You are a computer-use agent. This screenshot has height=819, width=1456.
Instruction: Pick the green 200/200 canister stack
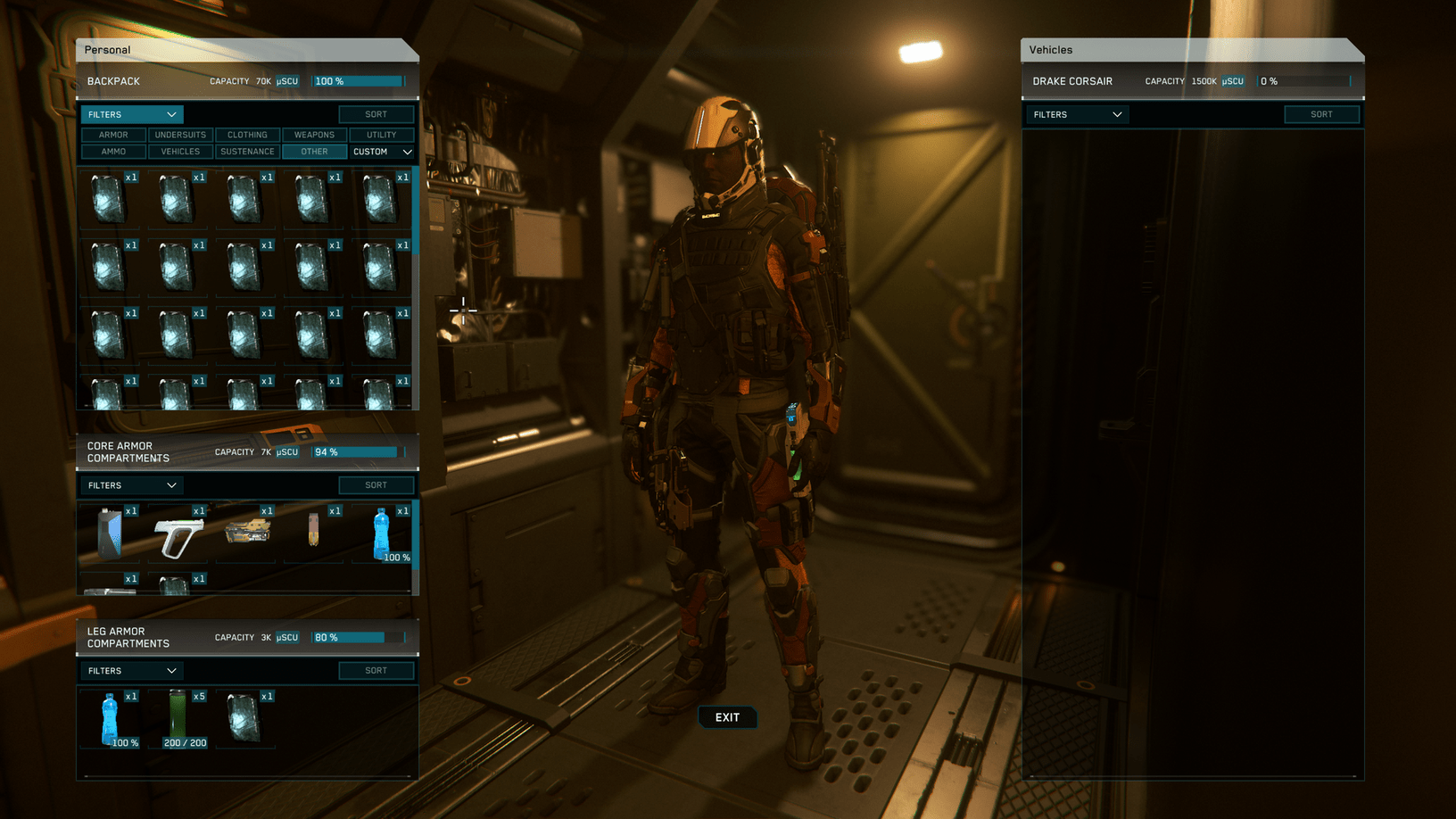[x=178, y=717]
